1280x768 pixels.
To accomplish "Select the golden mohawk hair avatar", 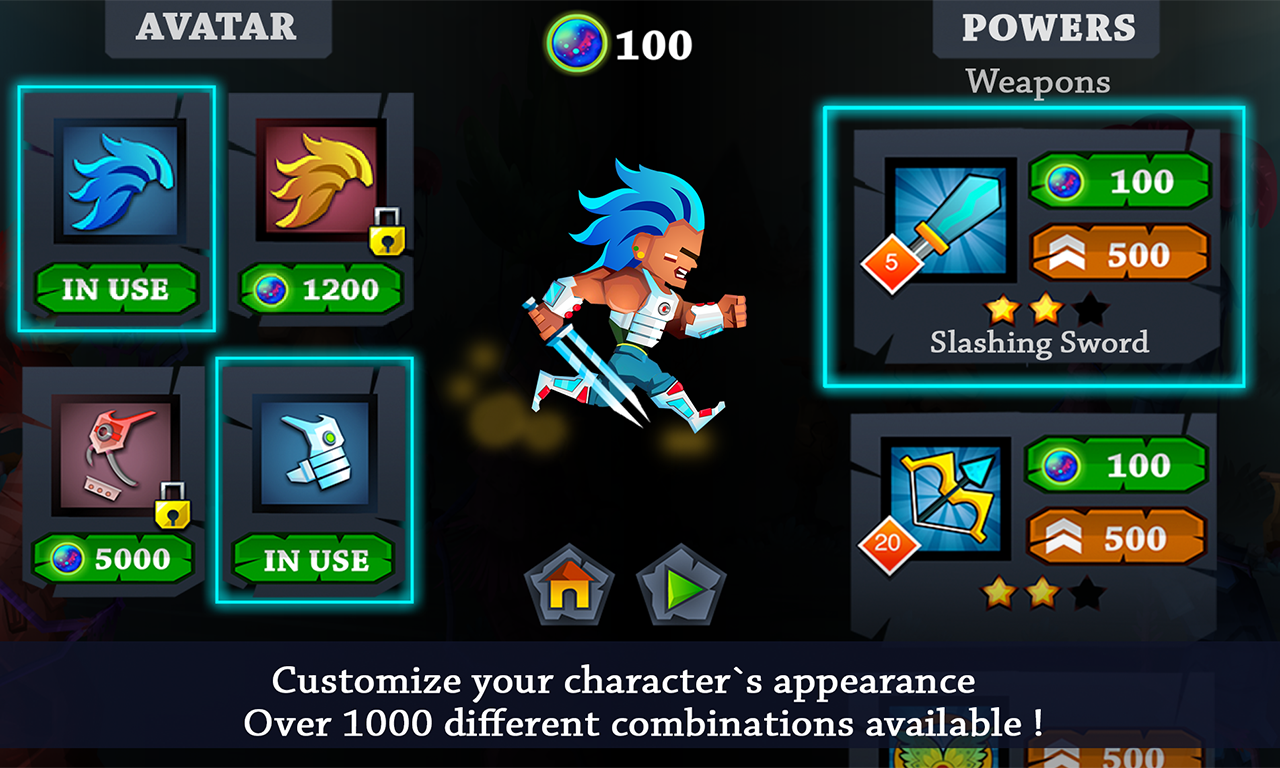I will pos(319,180).
